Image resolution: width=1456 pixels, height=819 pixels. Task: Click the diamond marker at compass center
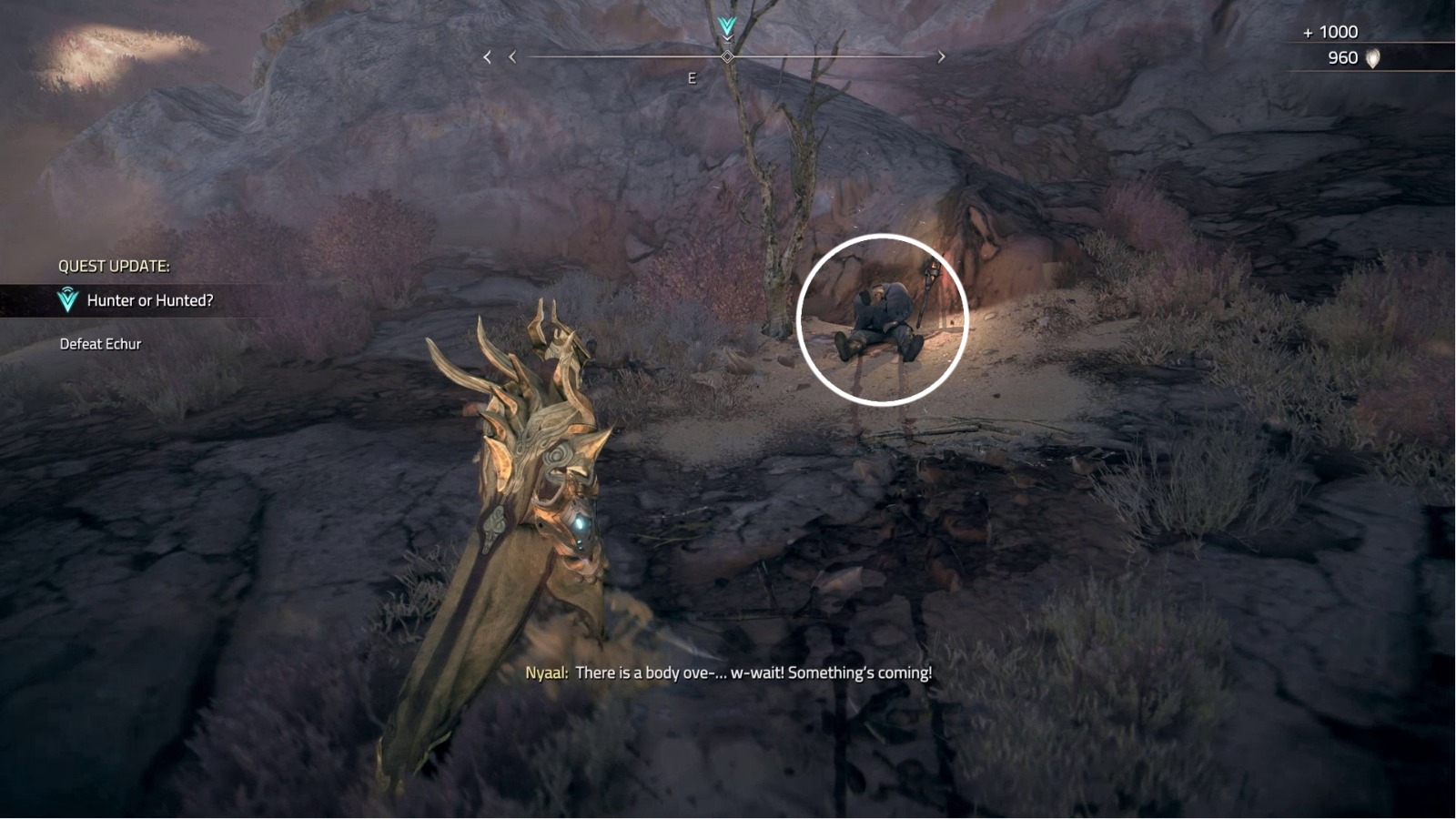pos(725,56)
